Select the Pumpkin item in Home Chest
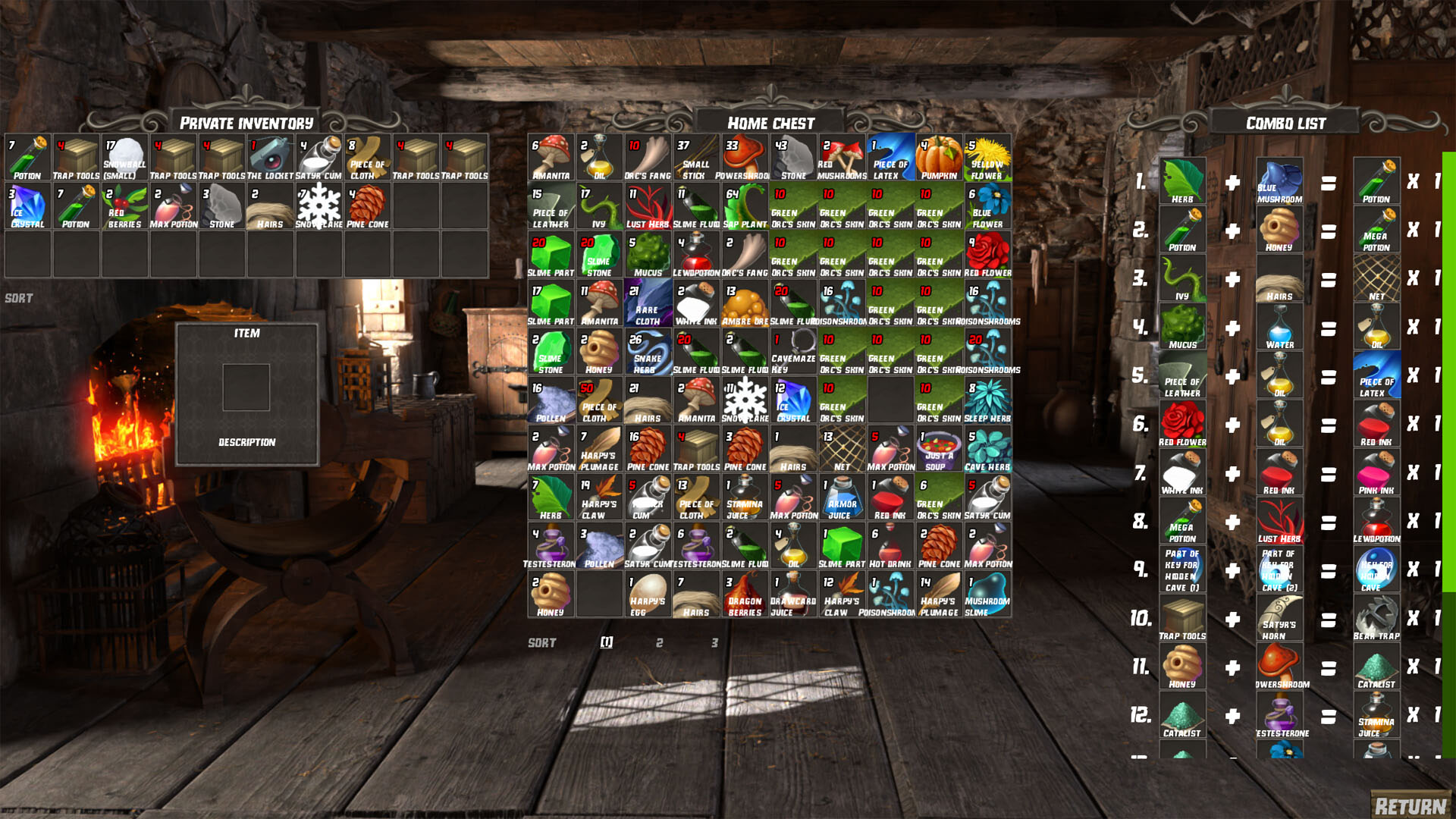The height and width of the screenshot is (819, 1456). (x=938, y=155)
